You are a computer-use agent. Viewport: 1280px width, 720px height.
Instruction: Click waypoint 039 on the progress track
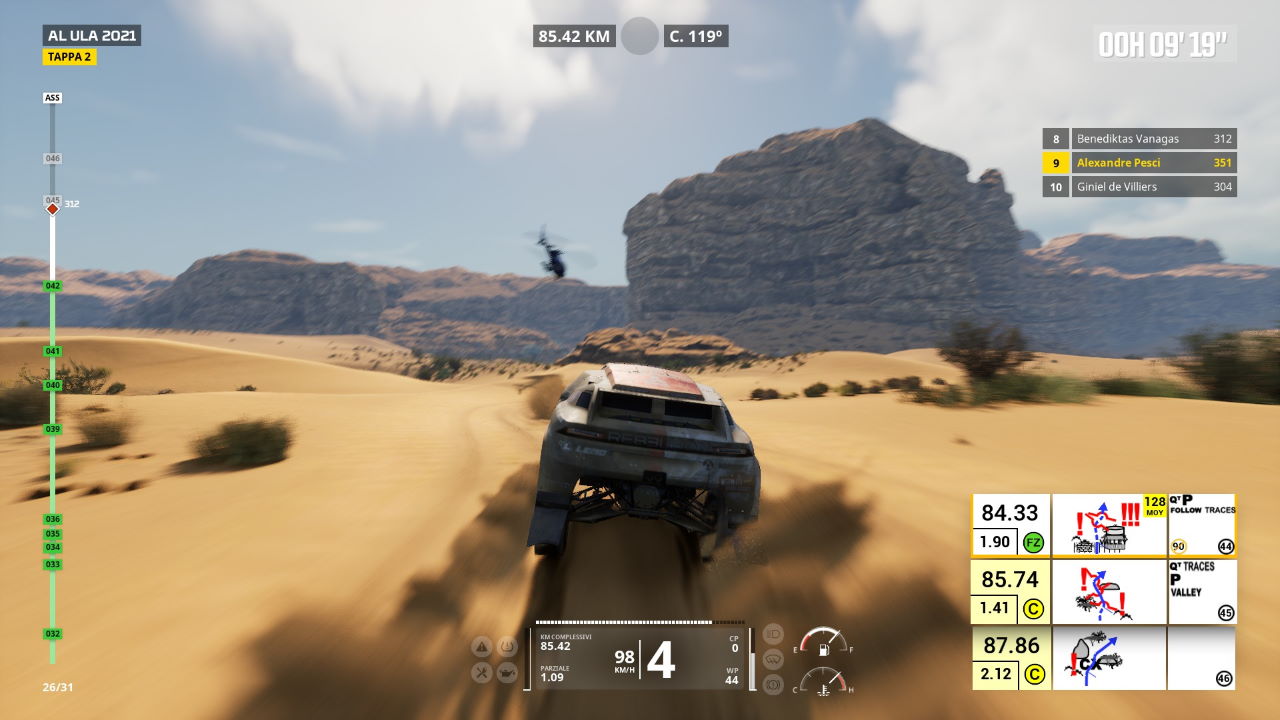[x=53, y=429]
